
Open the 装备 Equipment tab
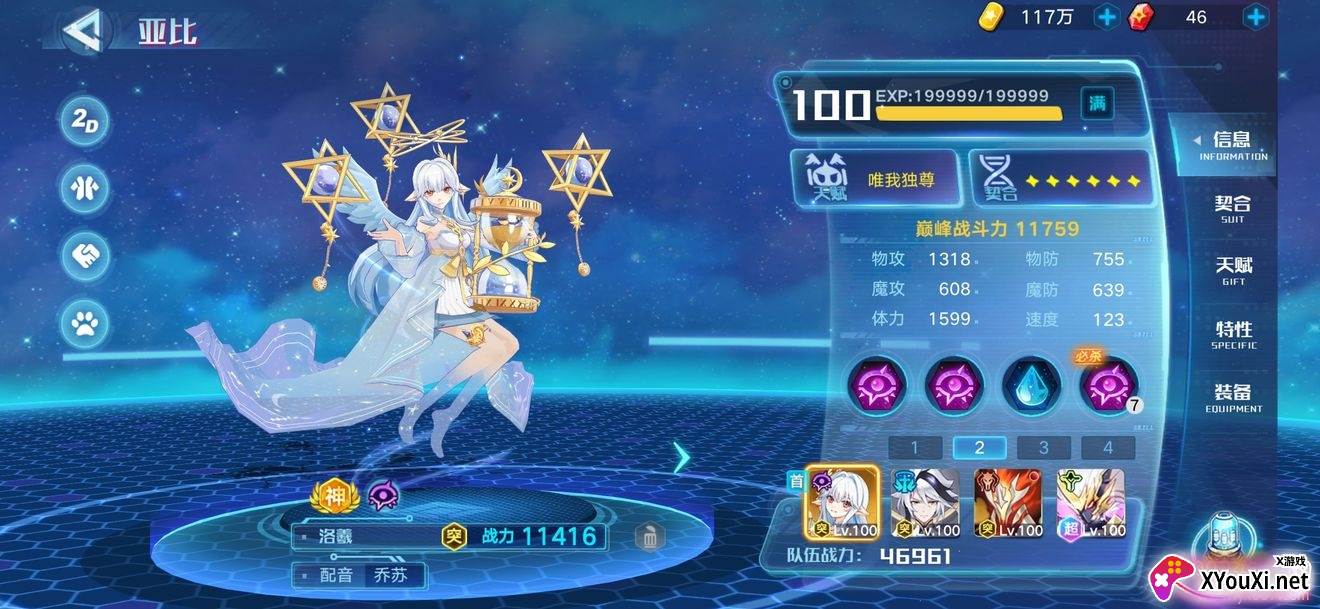click(x=1233, y=397)
